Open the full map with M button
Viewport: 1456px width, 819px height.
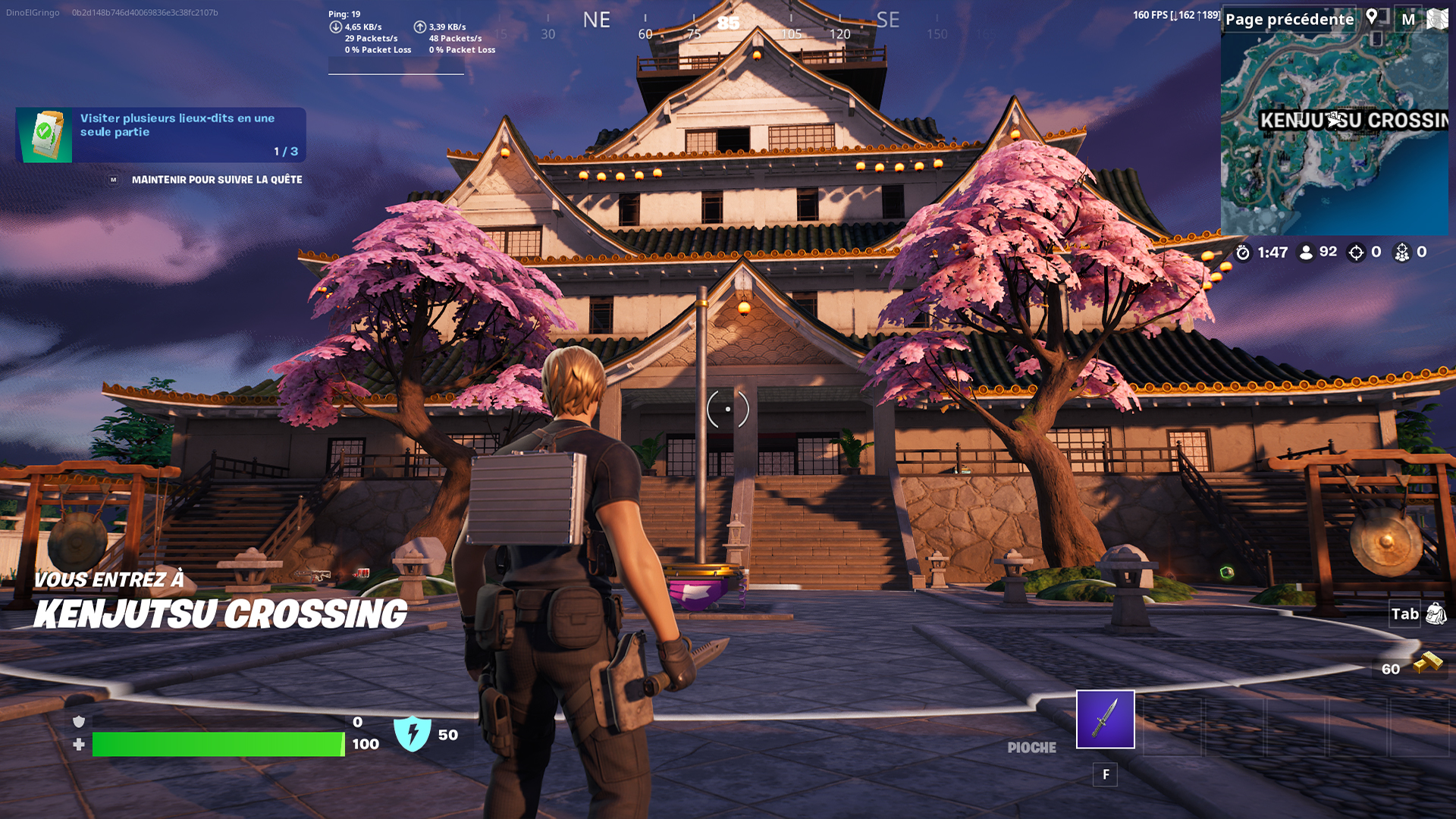pos(1408,19)
